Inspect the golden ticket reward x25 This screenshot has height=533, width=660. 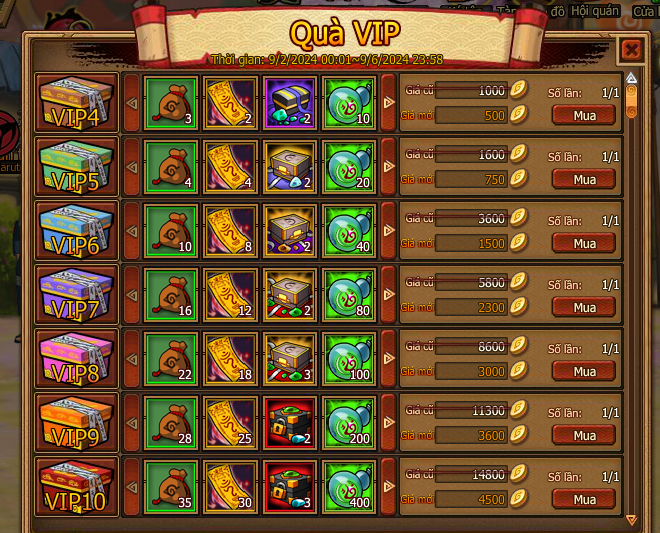(231, 422)
